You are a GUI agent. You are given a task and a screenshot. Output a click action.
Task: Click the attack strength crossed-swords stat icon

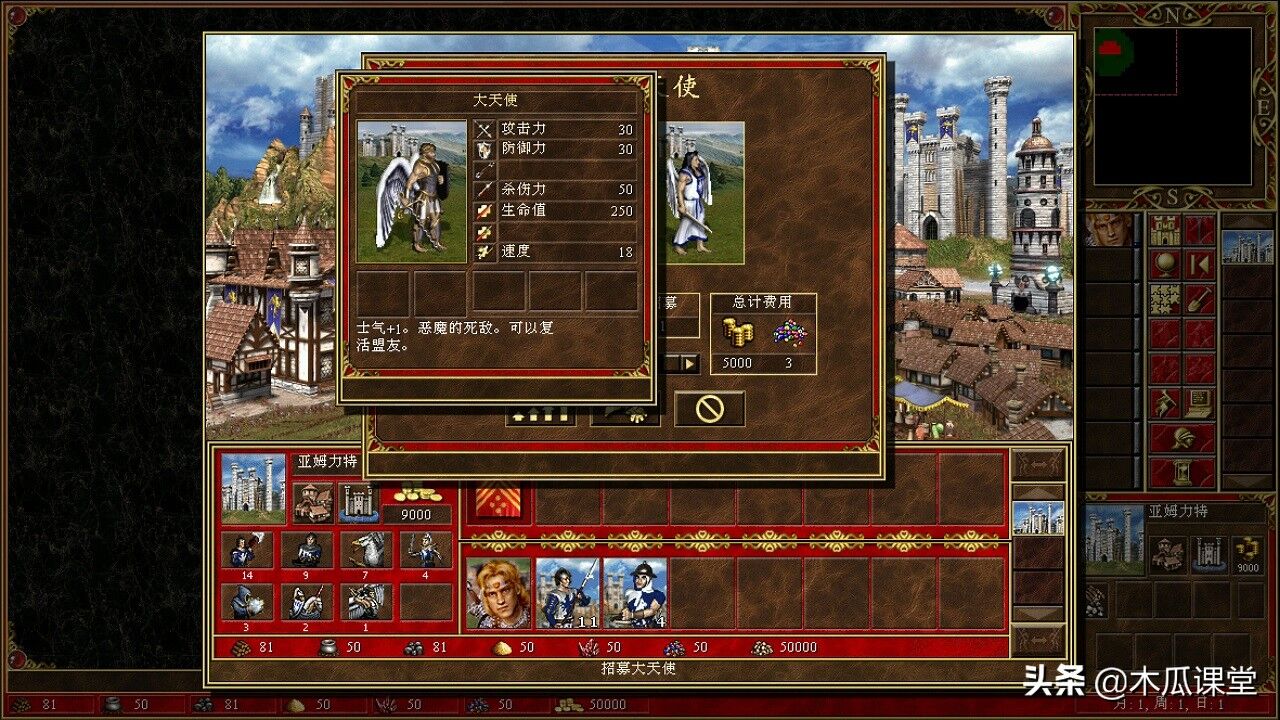(x=483, y=129)
